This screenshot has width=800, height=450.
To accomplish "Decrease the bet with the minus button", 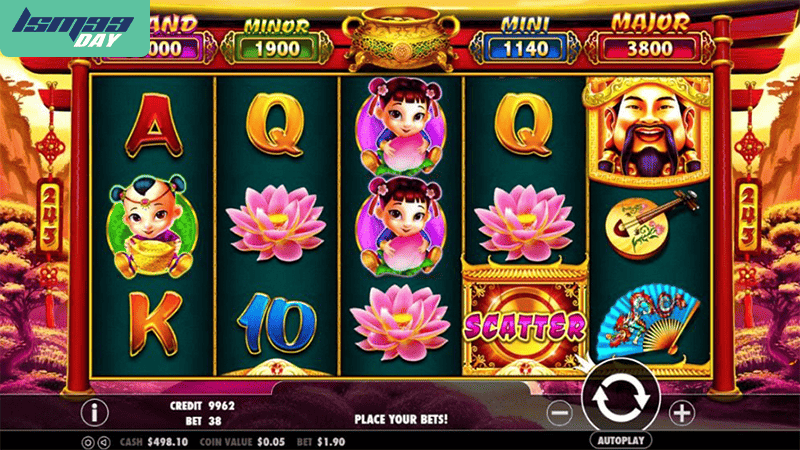I will point(561,411).
